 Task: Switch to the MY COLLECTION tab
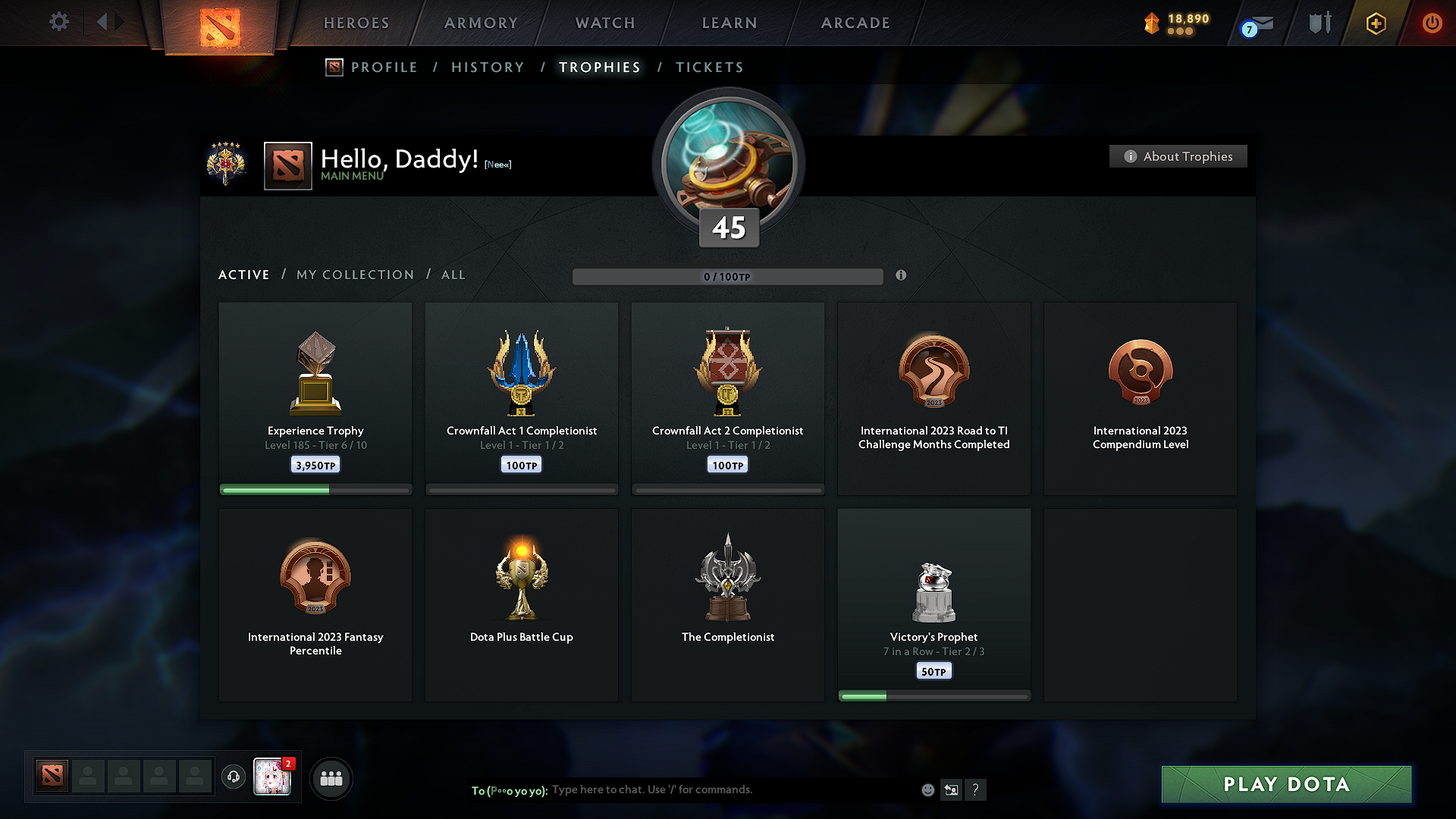coord(354,275)
